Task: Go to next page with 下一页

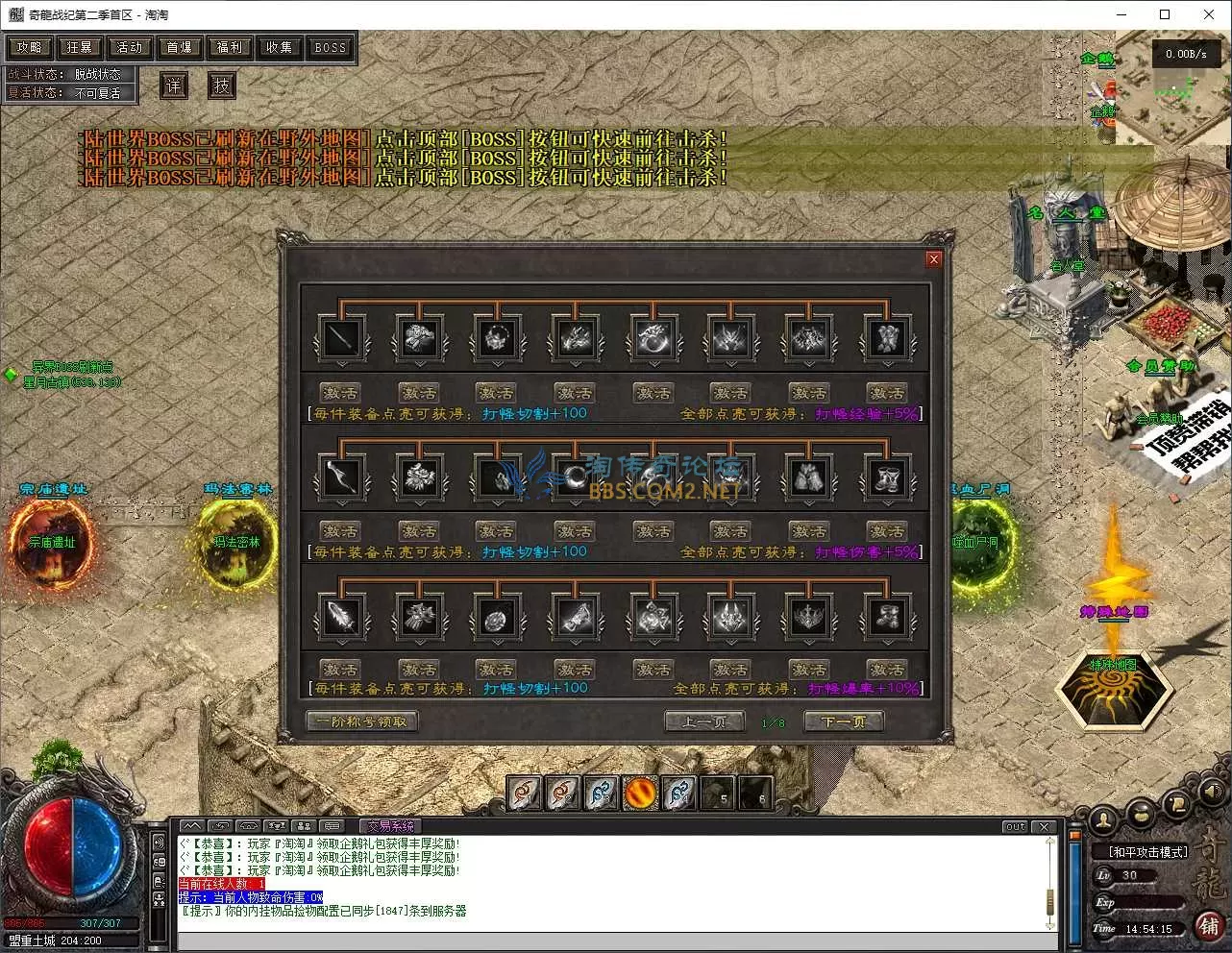Action: [x=843, y=721]
